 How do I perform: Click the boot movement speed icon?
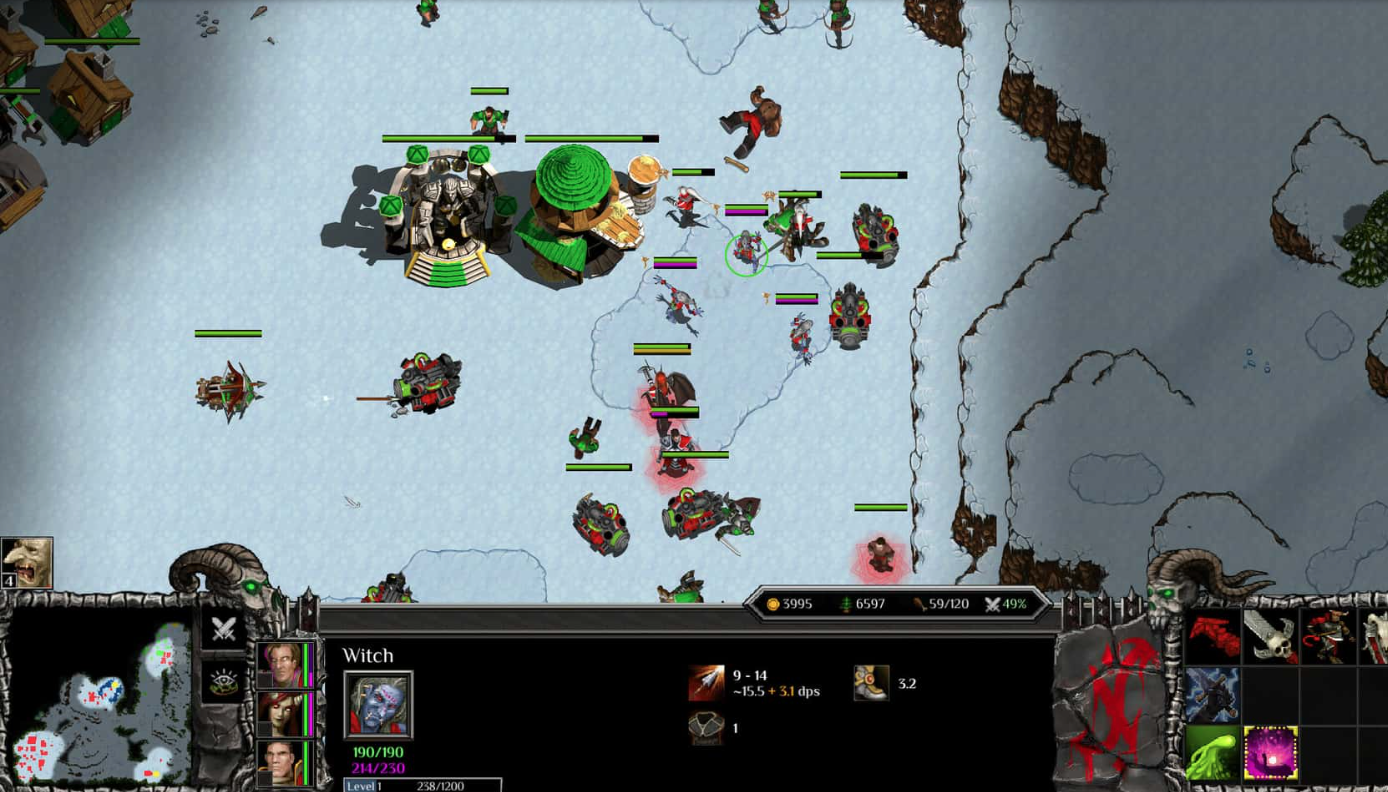[x=871, y=683]
